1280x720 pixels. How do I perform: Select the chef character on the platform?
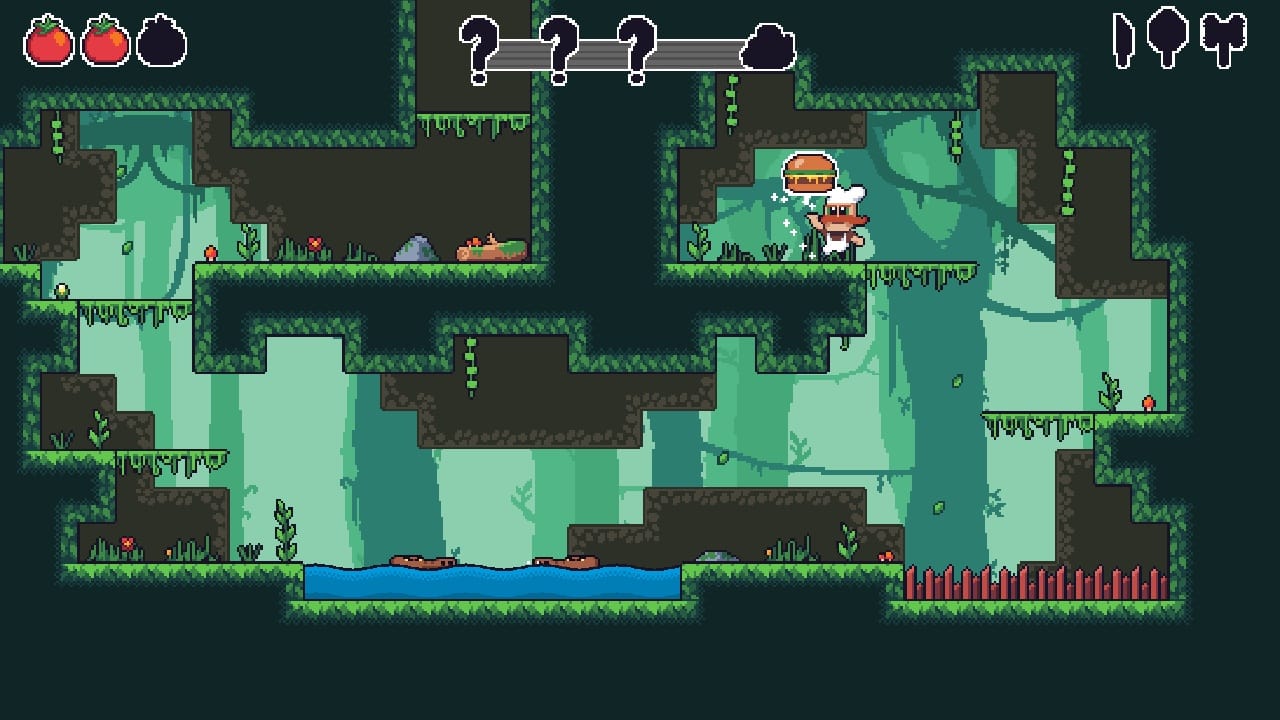point(840,227)
